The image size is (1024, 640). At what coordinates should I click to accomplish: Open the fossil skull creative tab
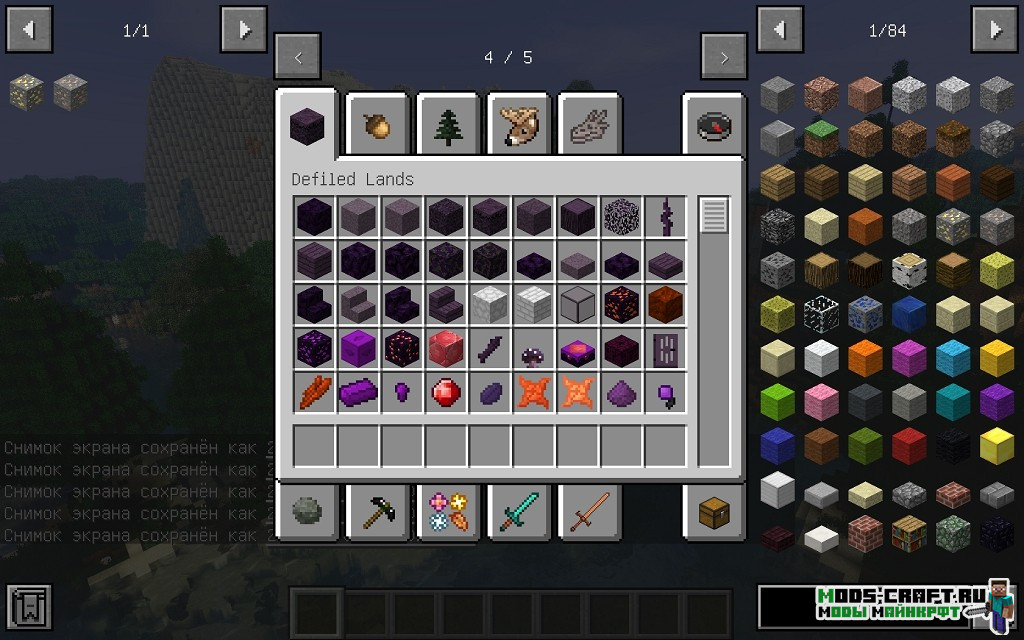589,124
